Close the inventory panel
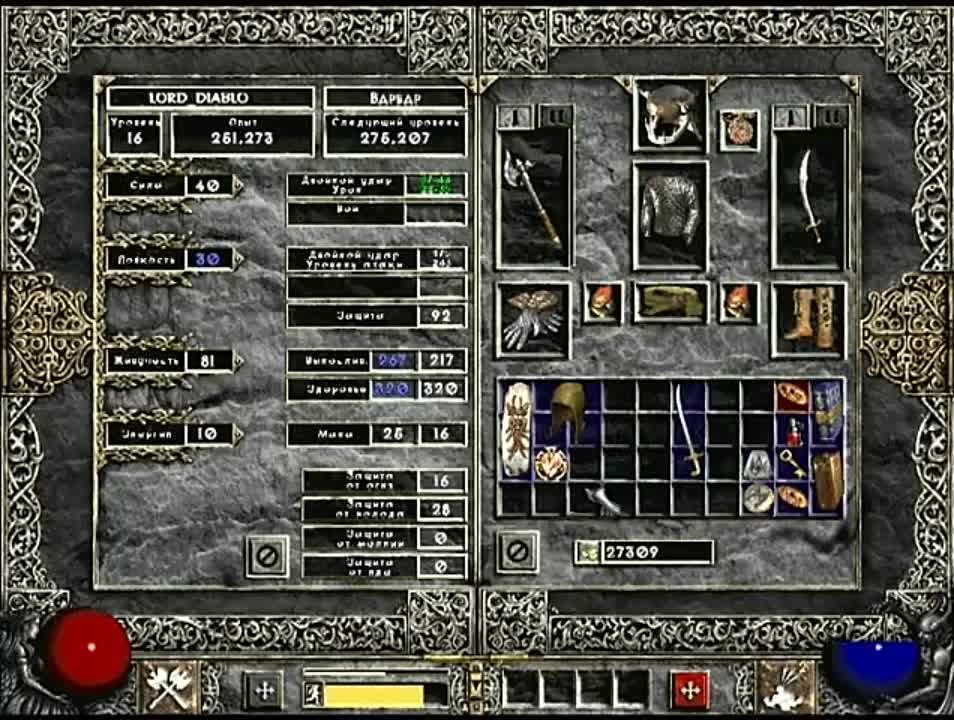 point(518,551)
